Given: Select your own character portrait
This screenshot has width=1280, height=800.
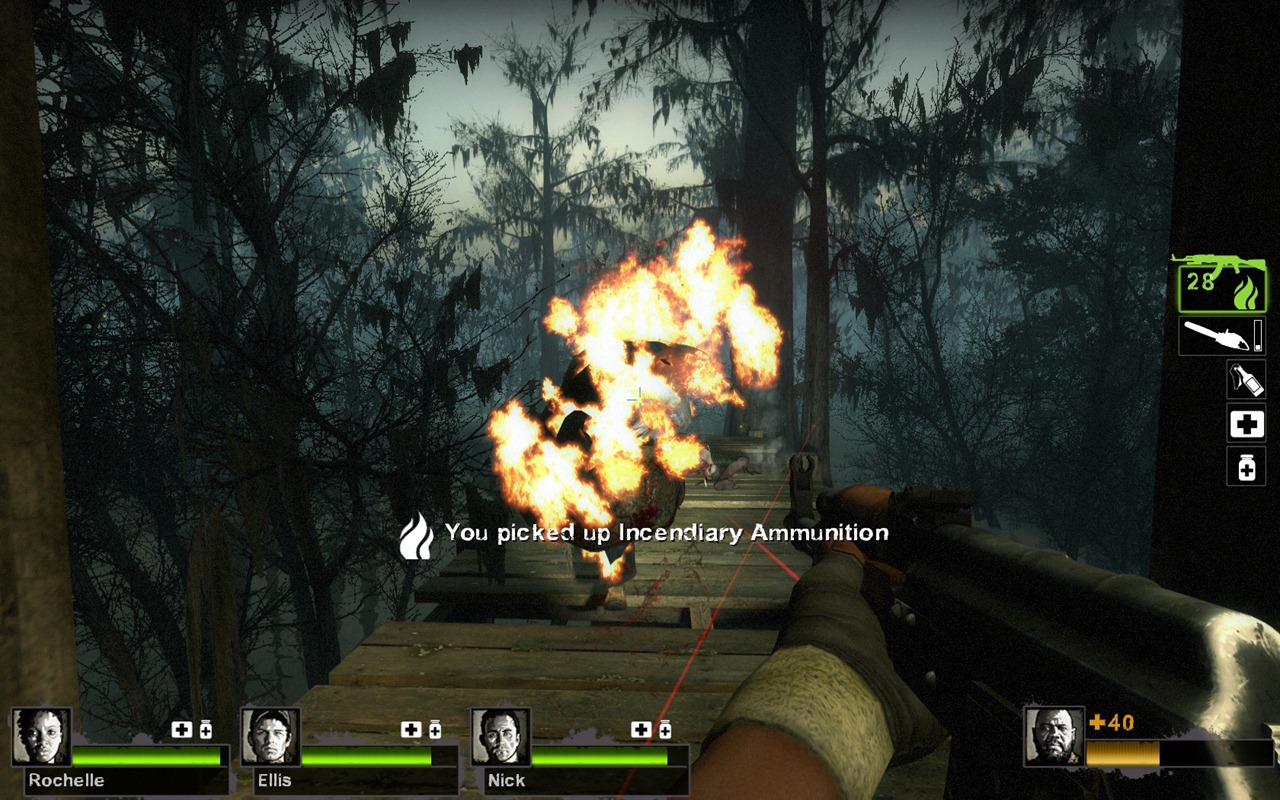Looking at the screenshot, I should click(x=1053, y=737).
